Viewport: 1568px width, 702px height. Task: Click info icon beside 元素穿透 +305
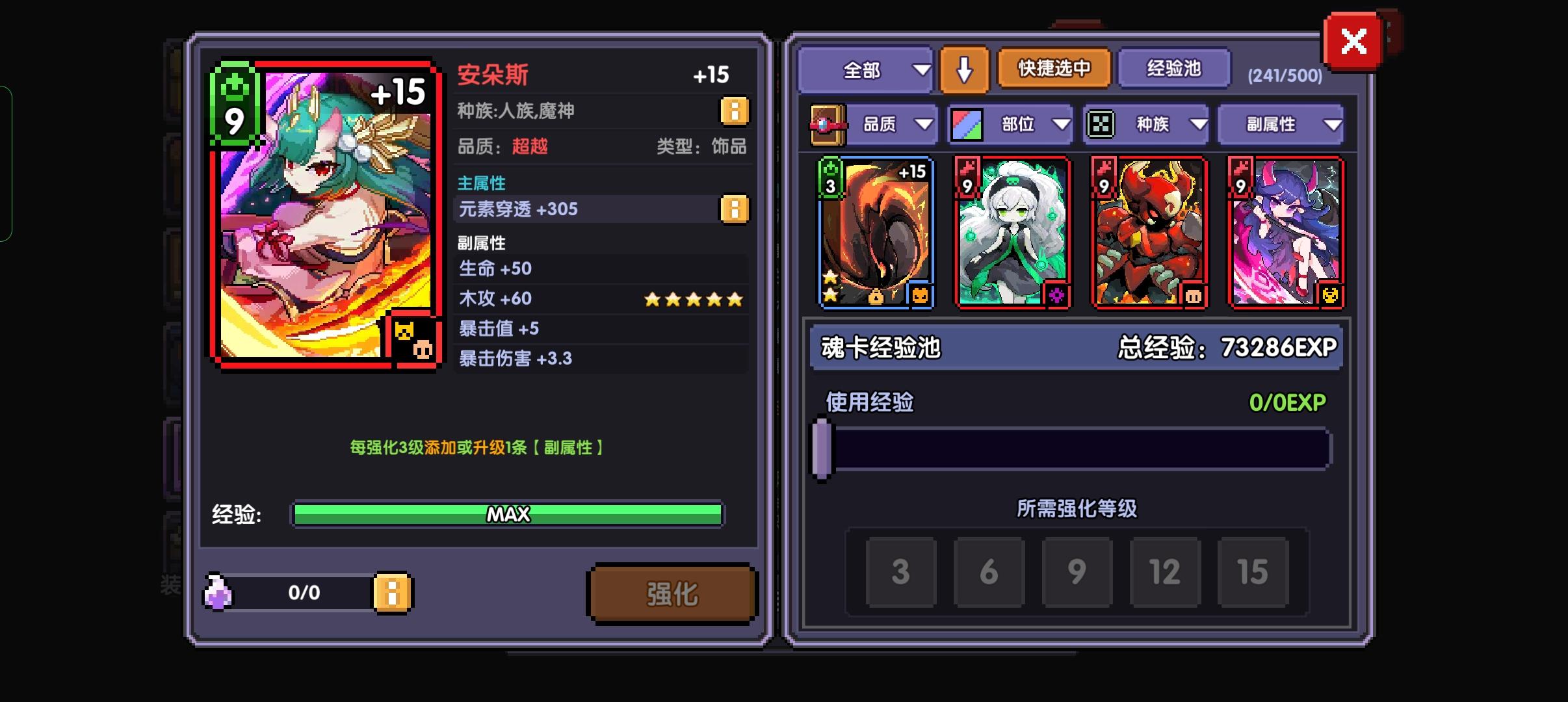coord(735,209)
